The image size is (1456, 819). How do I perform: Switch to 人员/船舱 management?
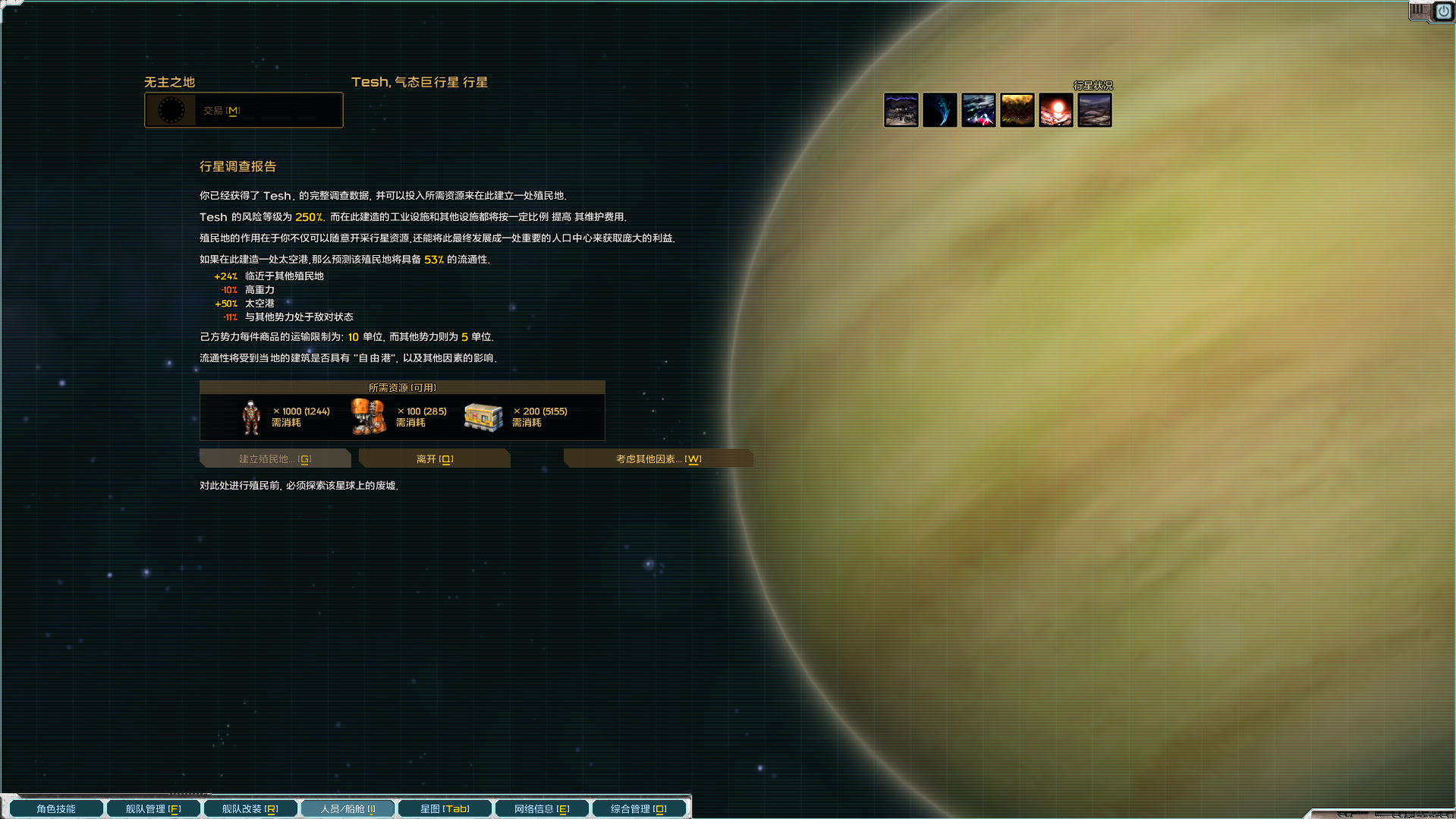click(347, 808)
